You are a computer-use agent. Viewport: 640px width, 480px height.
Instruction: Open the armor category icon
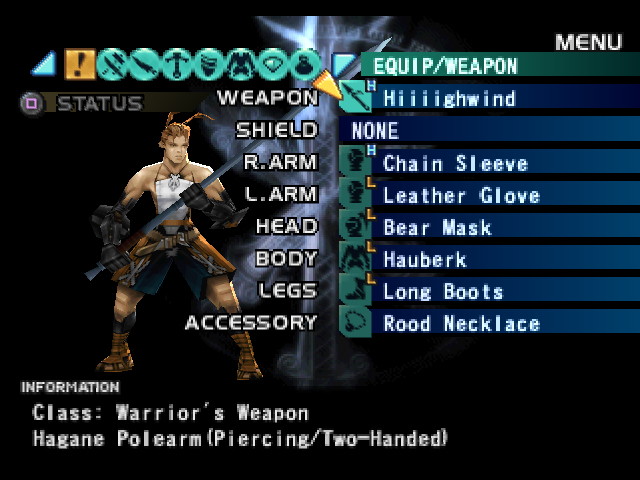[x=240, y=64]
